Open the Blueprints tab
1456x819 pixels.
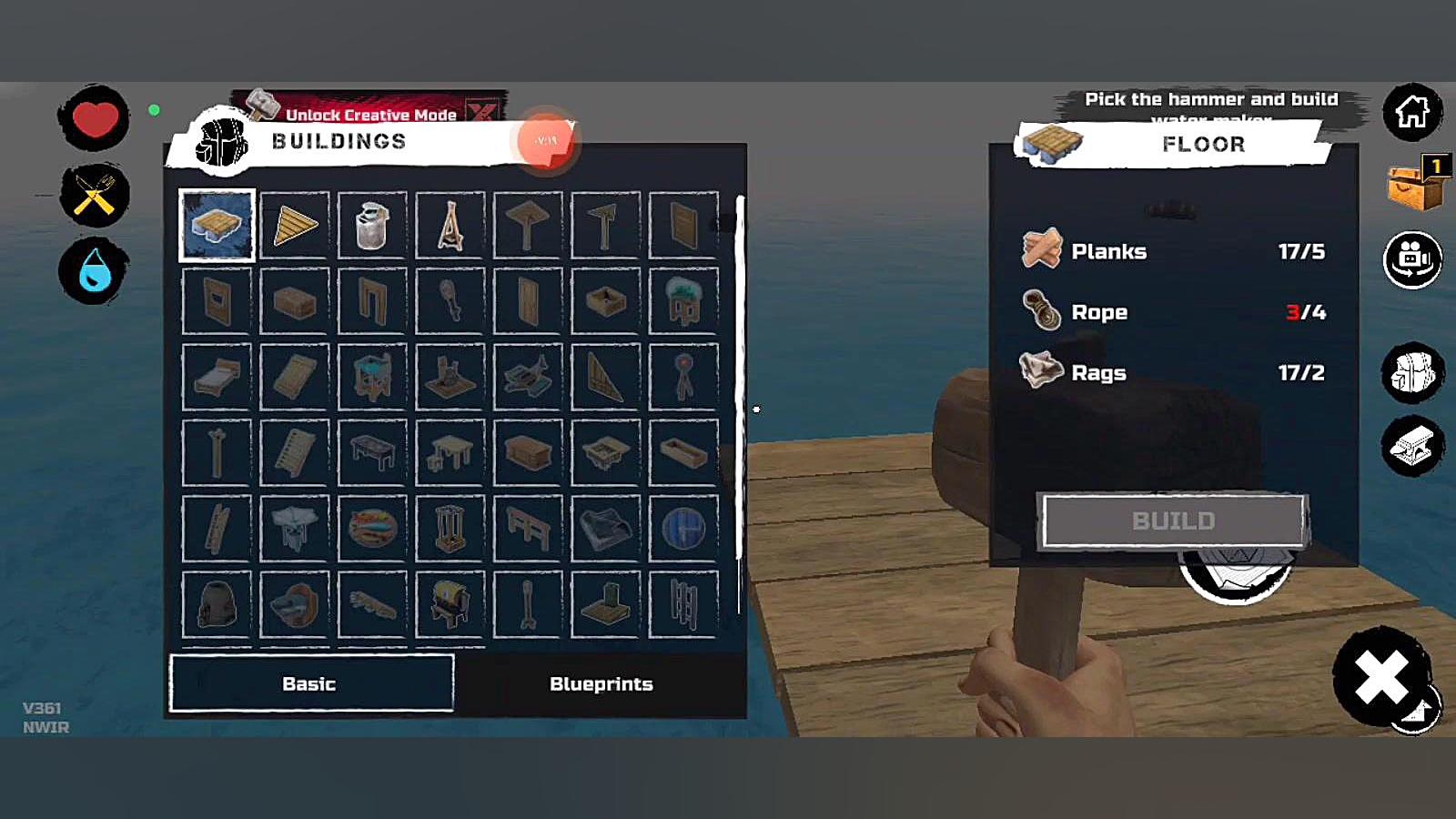(x=601, y=683)
